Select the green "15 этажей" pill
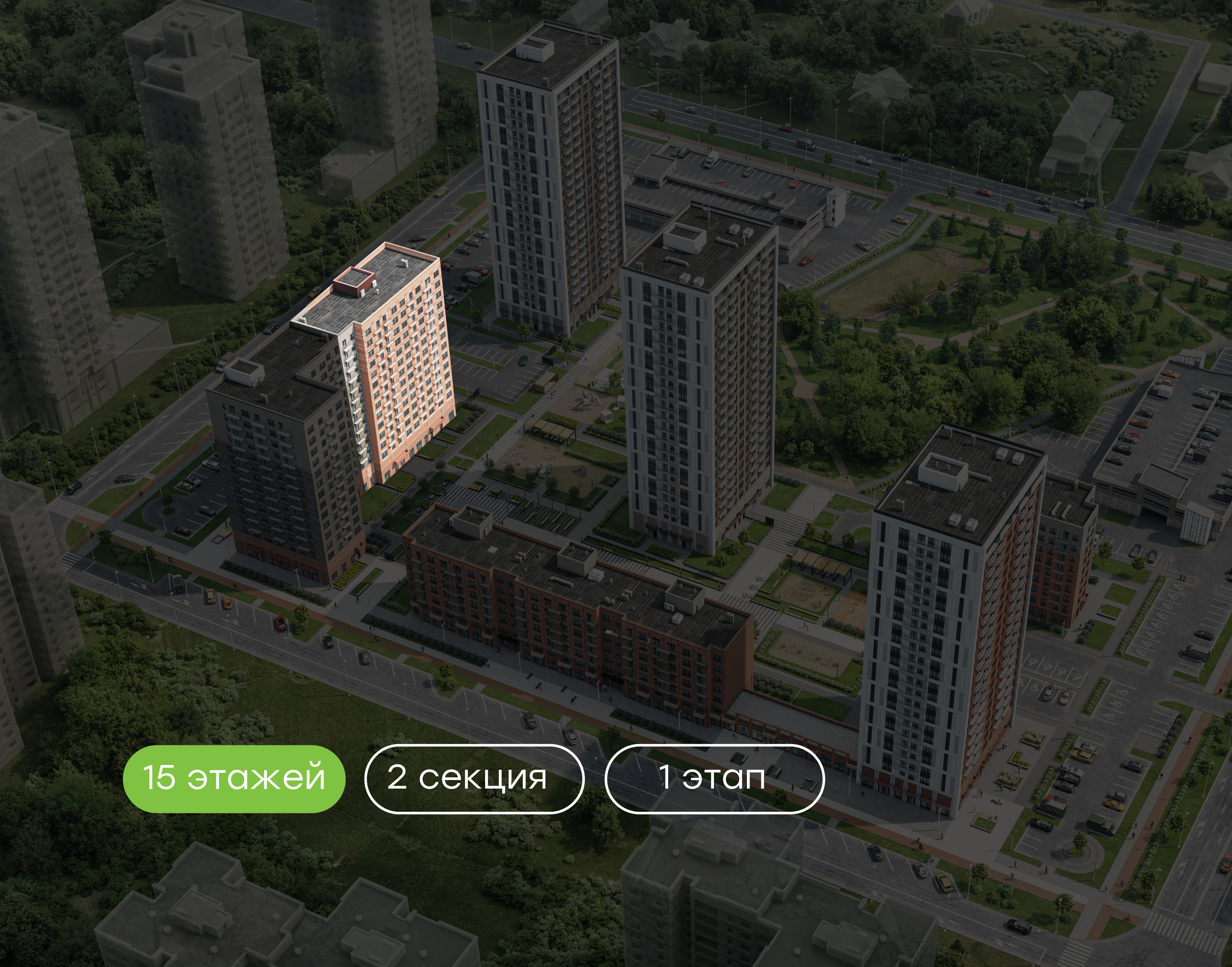 (x=234, y=778)
